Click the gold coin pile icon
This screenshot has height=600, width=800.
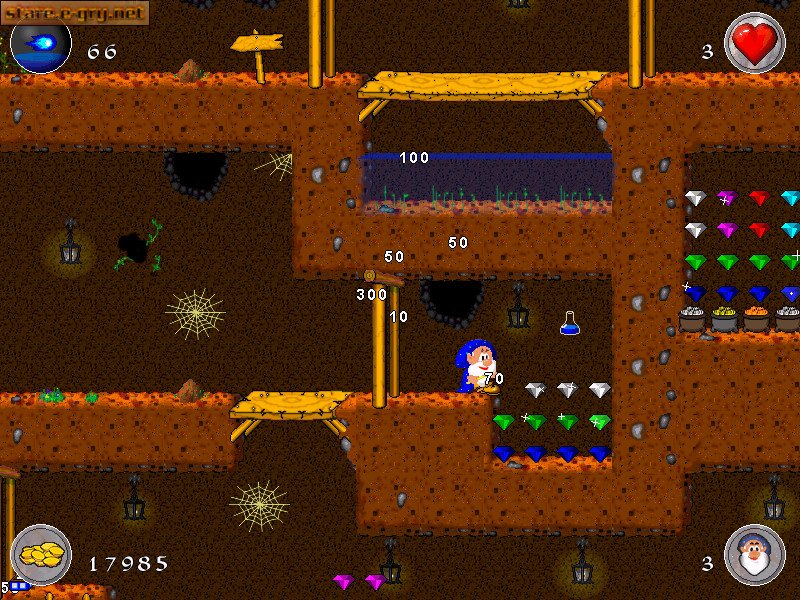tap(40, 555)
